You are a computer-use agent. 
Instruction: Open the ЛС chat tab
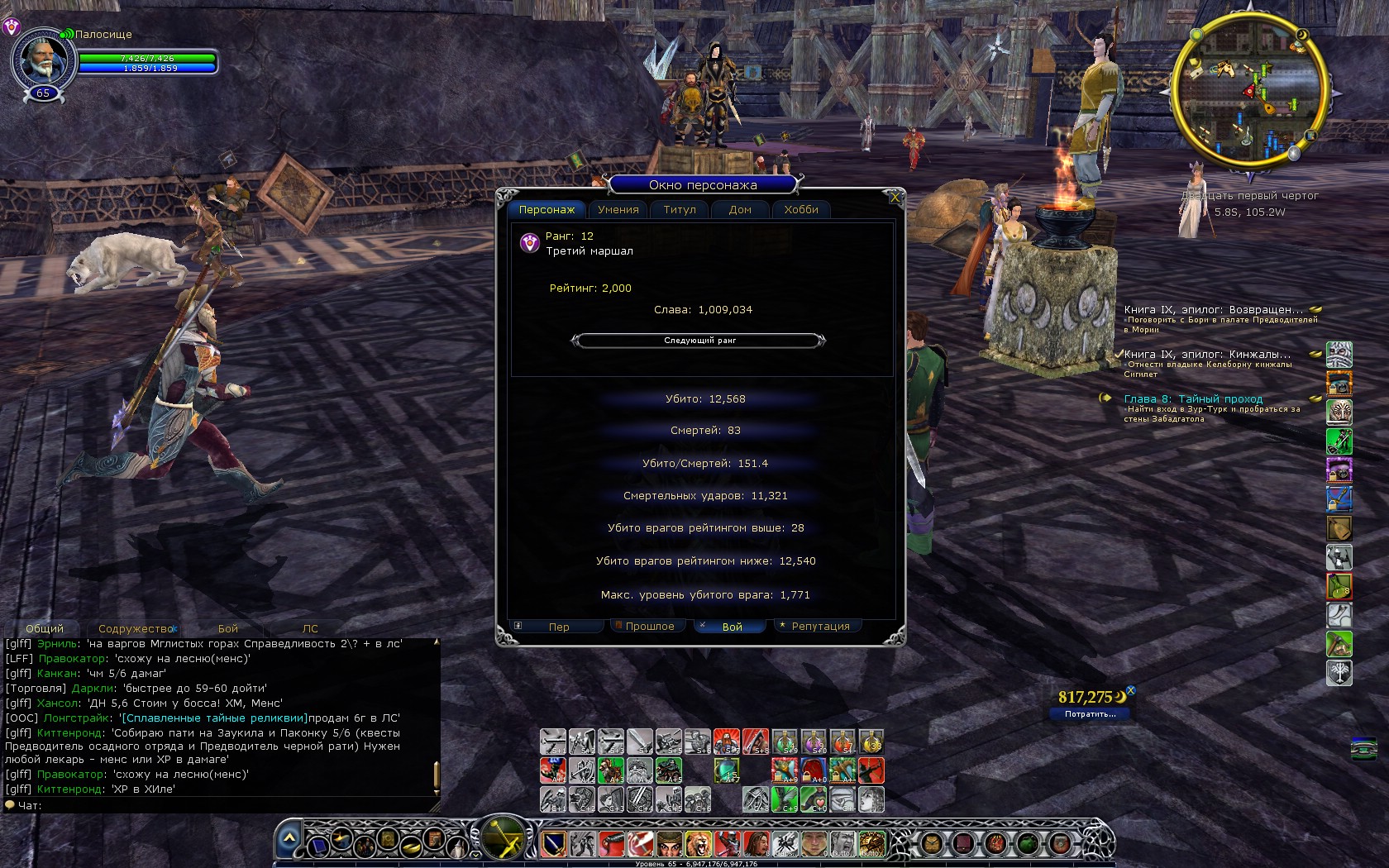310,629
